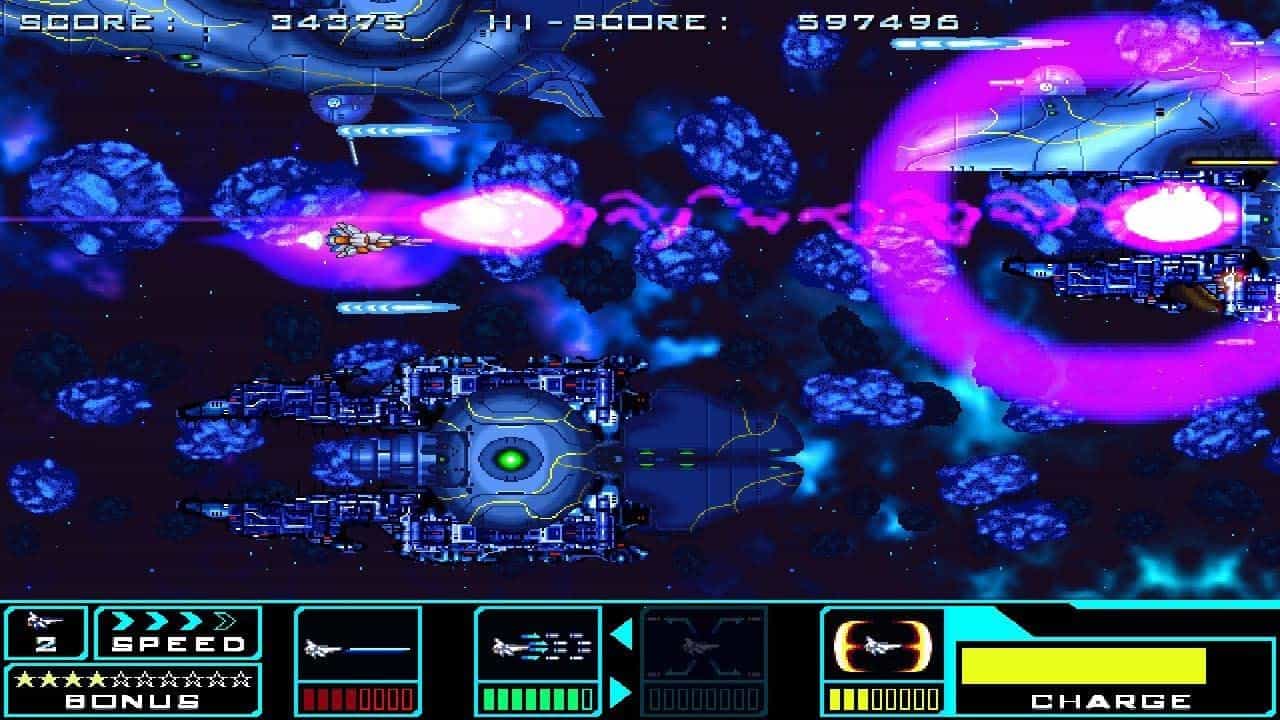The image size is (1280, 720).
Task: Click the battleship's glowing green core
Action: point(512,457)
